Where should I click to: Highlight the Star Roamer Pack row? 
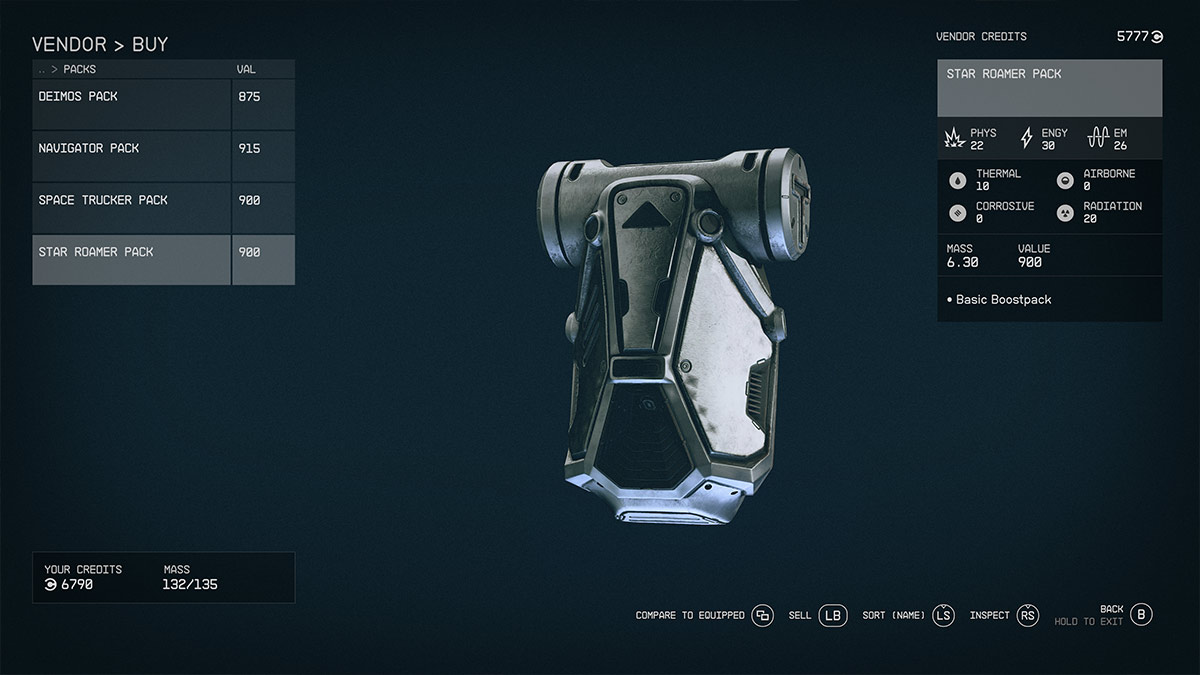[132, 253]
